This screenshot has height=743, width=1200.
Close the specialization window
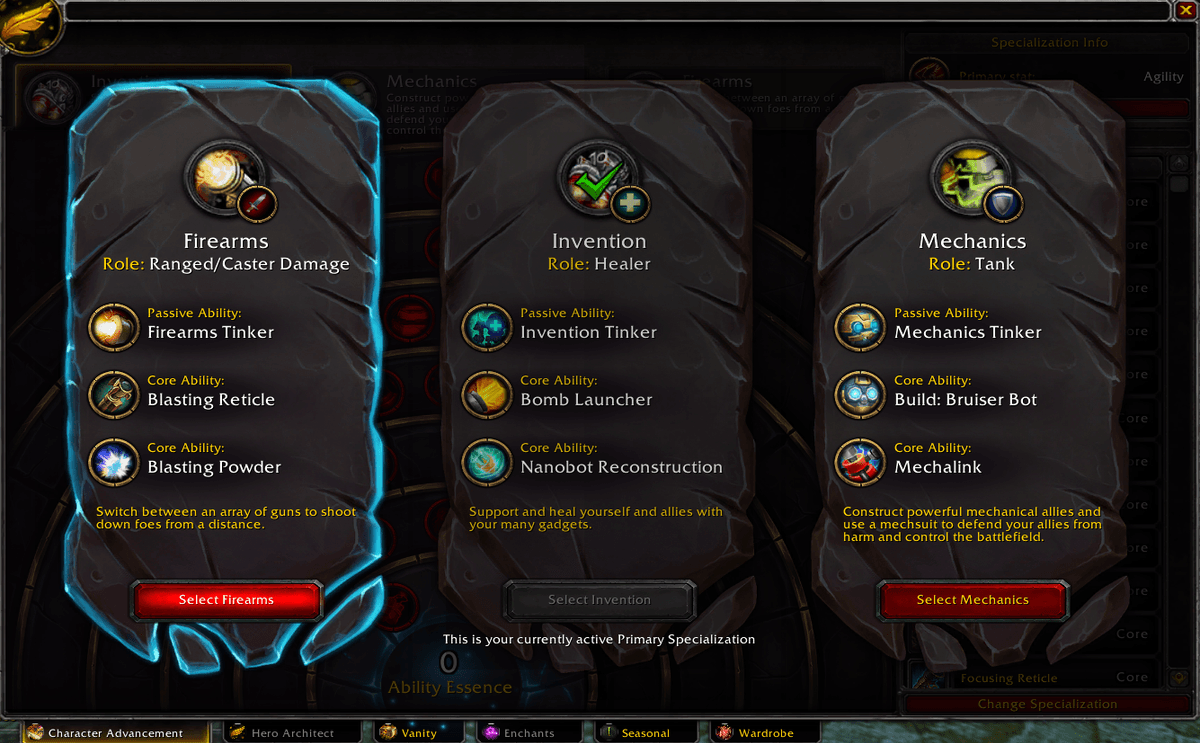1185,11
